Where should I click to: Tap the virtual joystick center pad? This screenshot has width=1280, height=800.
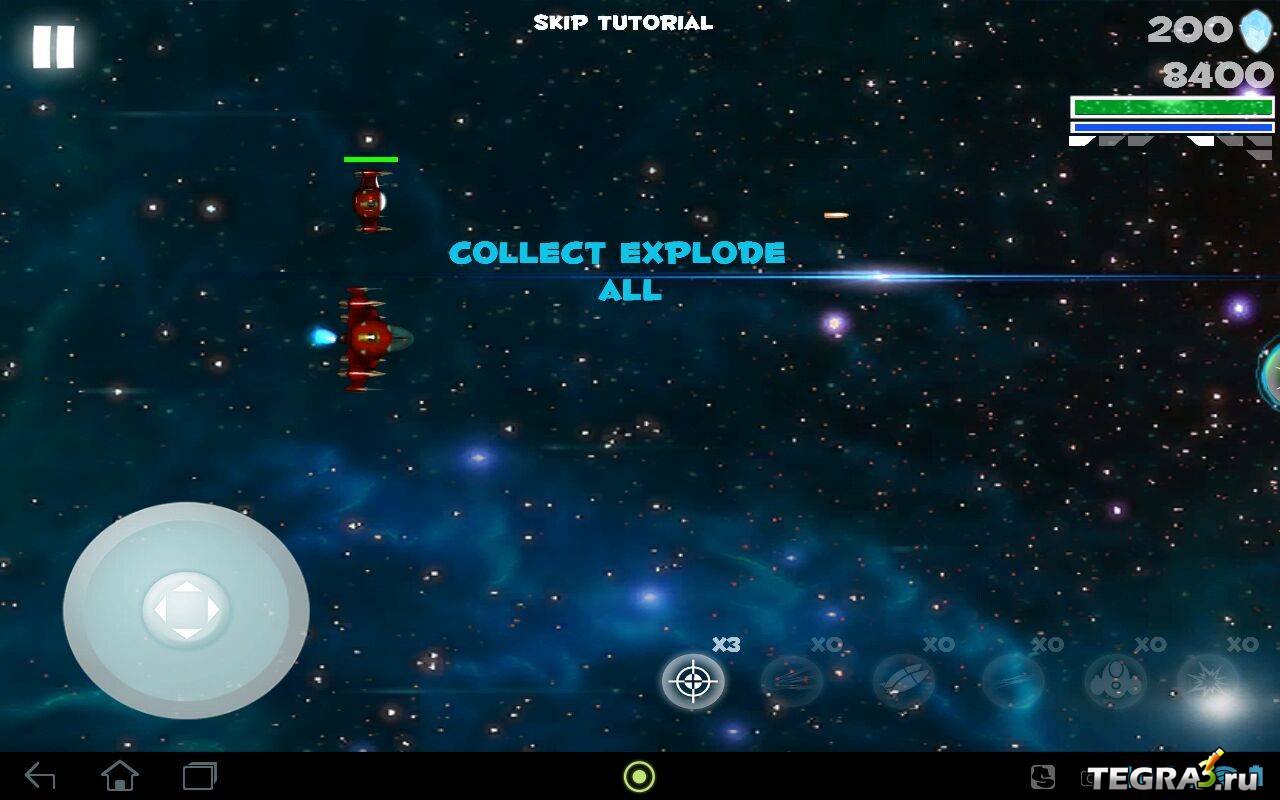pos(186,609)
